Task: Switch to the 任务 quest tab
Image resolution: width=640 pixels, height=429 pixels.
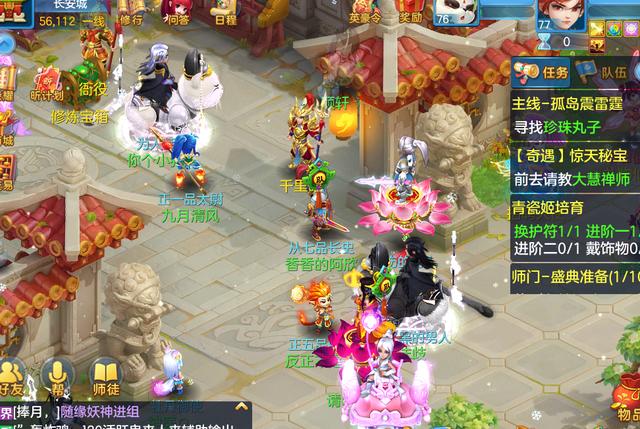Action: point(546,71)
